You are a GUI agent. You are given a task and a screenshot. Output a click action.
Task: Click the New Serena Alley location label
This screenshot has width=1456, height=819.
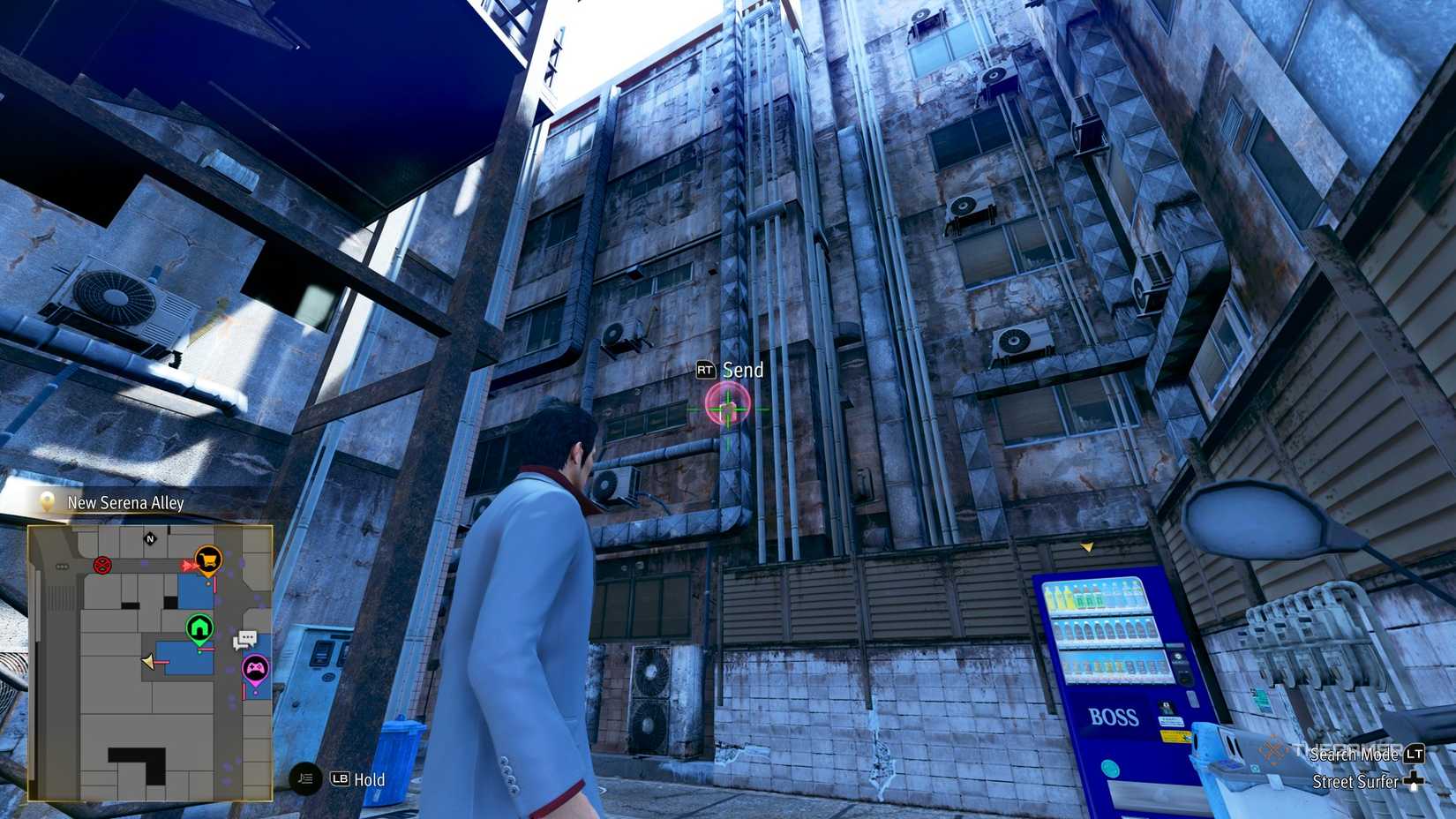coord(124,502)
